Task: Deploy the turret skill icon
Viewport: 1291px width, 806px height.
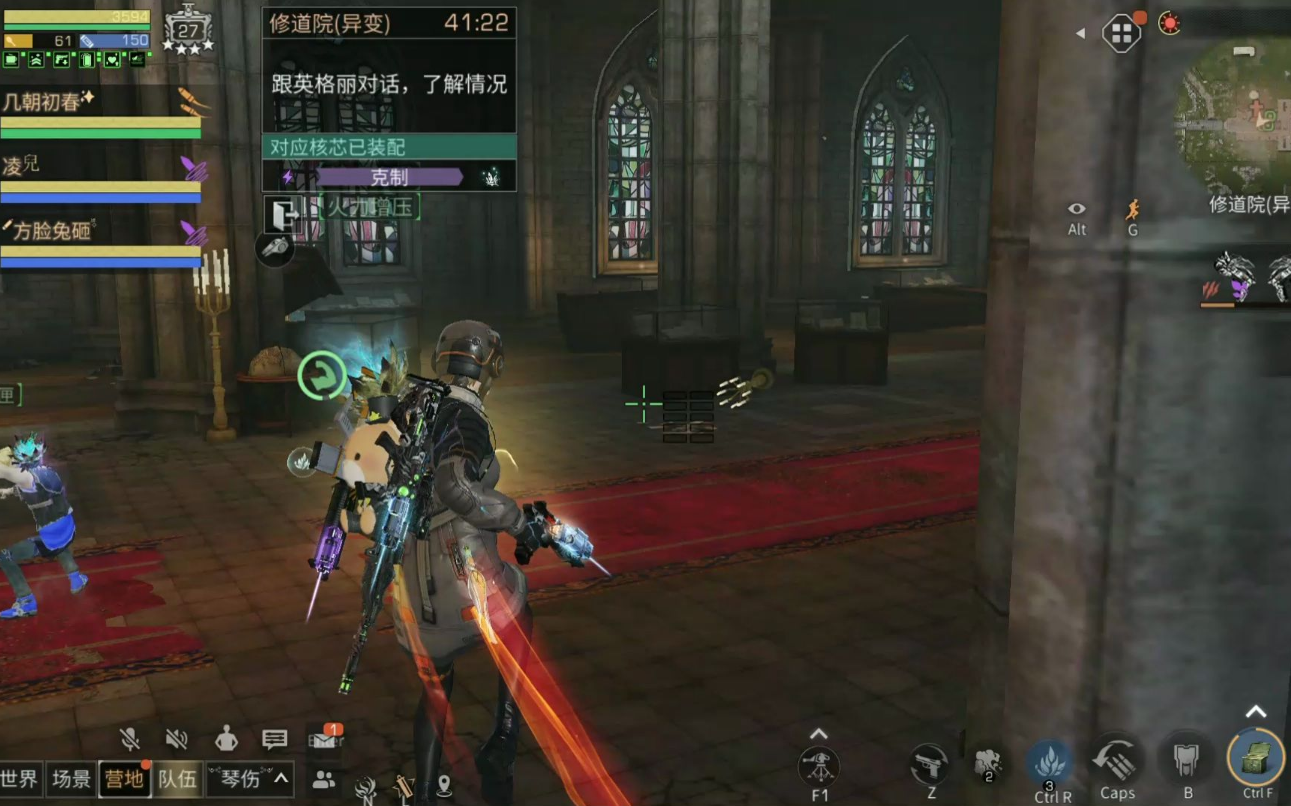Action: pos(819,767)
